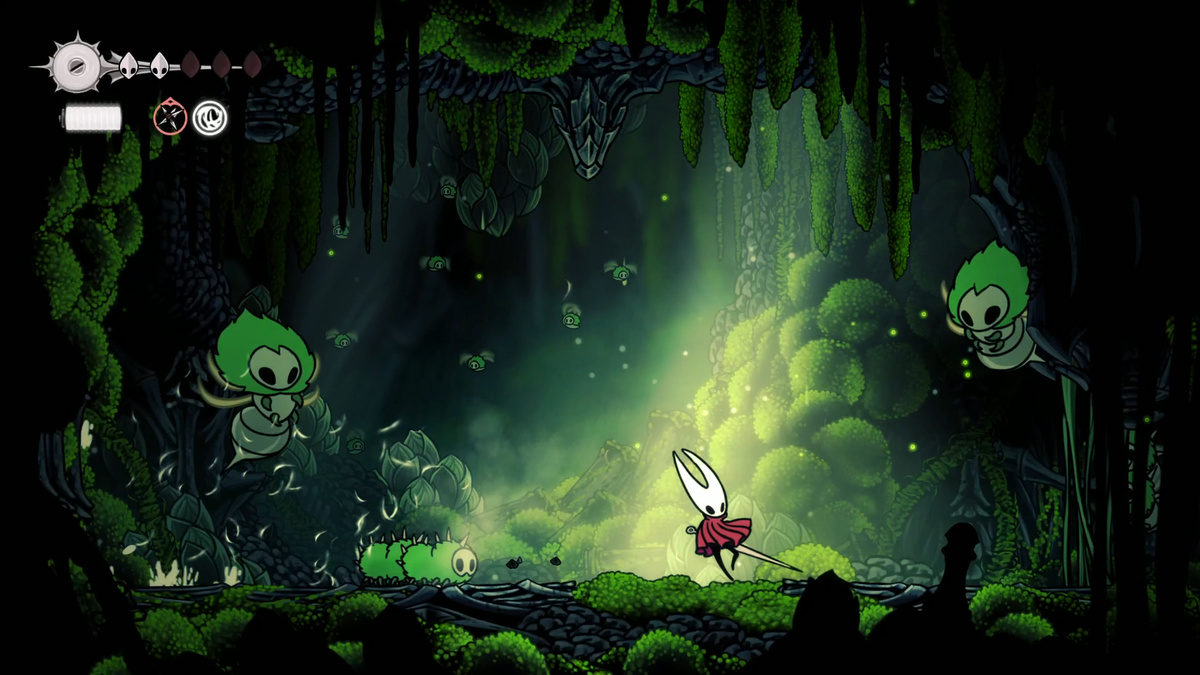Activate the white swirl silk skill icon
This screenshot has height=675, width=1200.
click(x=210, y=118)
